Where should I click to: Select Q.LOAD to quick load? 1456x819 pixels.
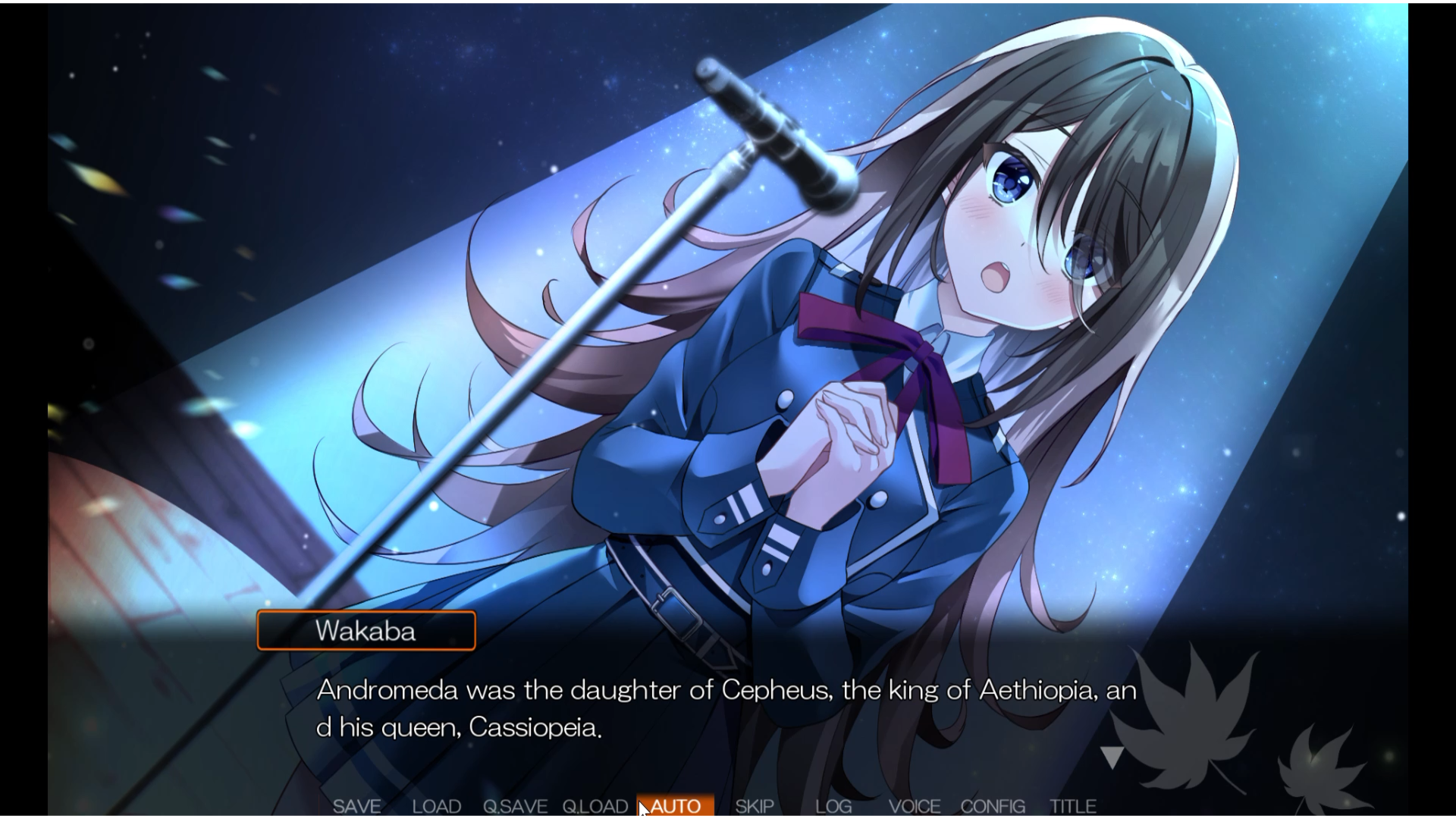[596, 807]
